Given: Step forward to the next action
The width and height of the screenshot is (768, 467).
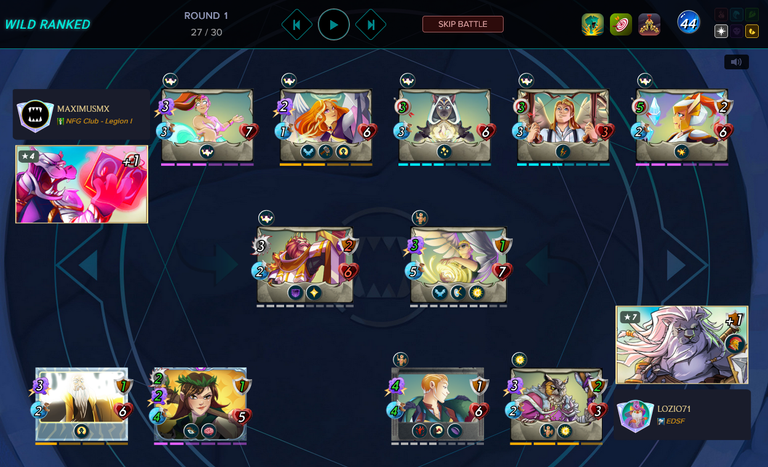Looking at the screenshot, I should 371,24.
